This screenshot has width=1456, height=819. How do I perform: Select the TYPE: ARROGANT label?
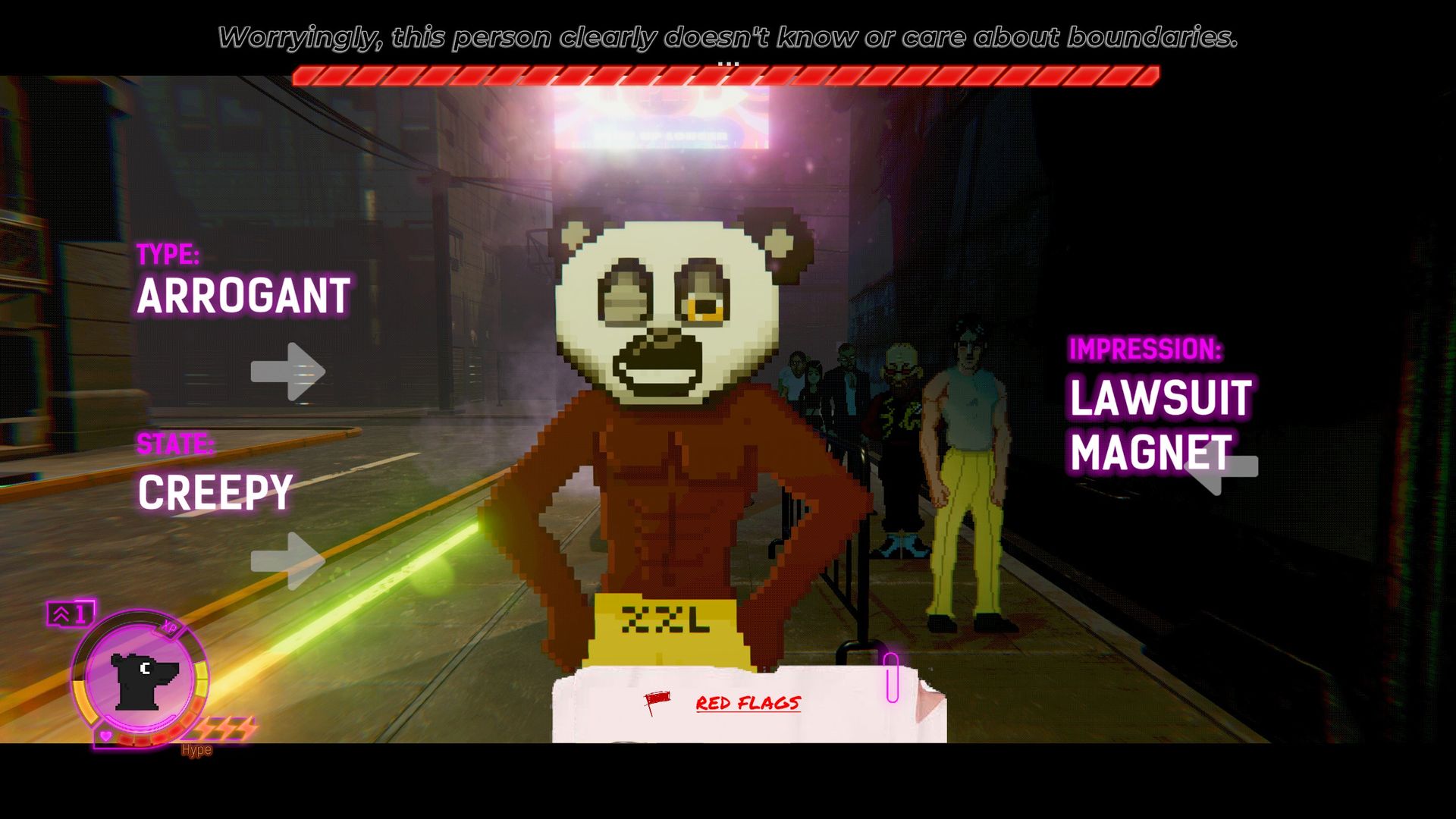point(243,295)
